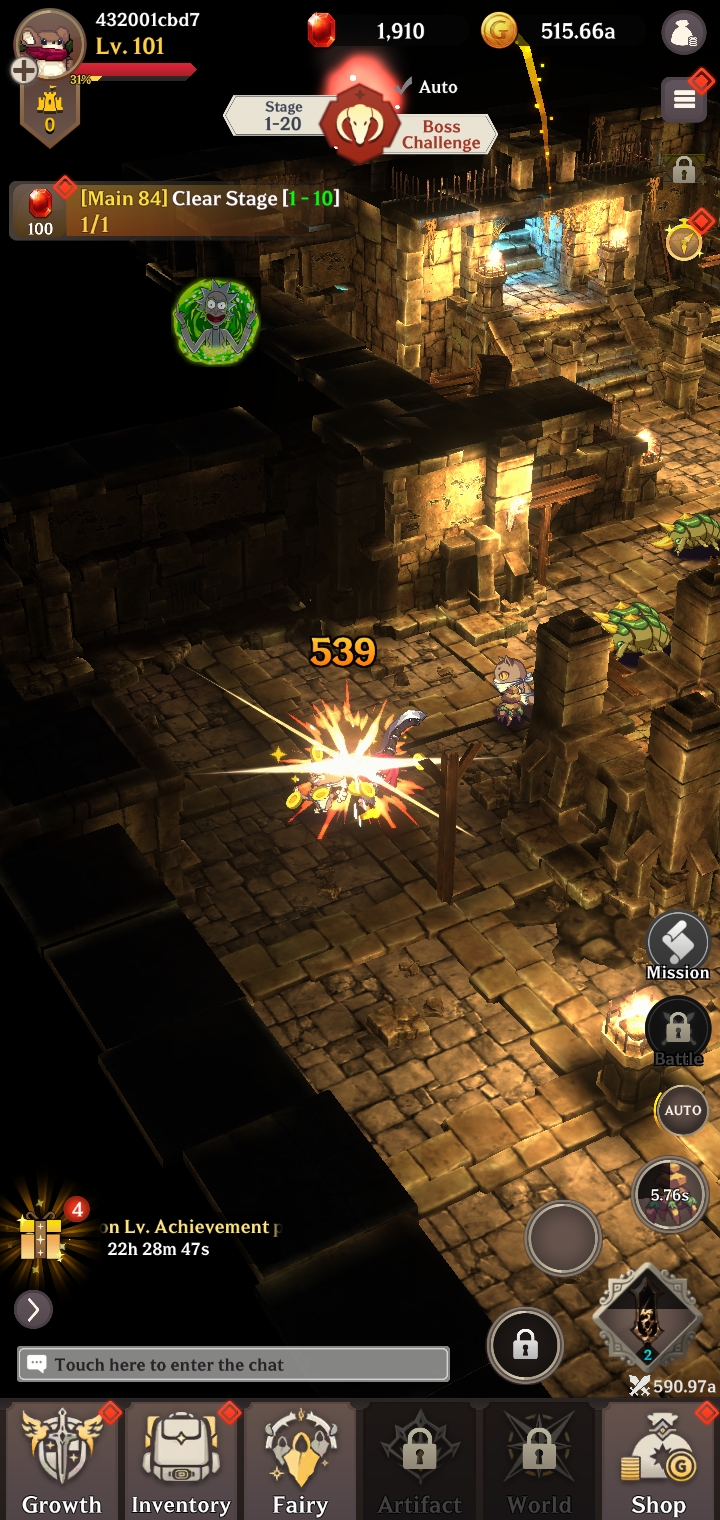Open the Inventory tab
The width and height of the screenshot is (720, 1520).
181,1460
